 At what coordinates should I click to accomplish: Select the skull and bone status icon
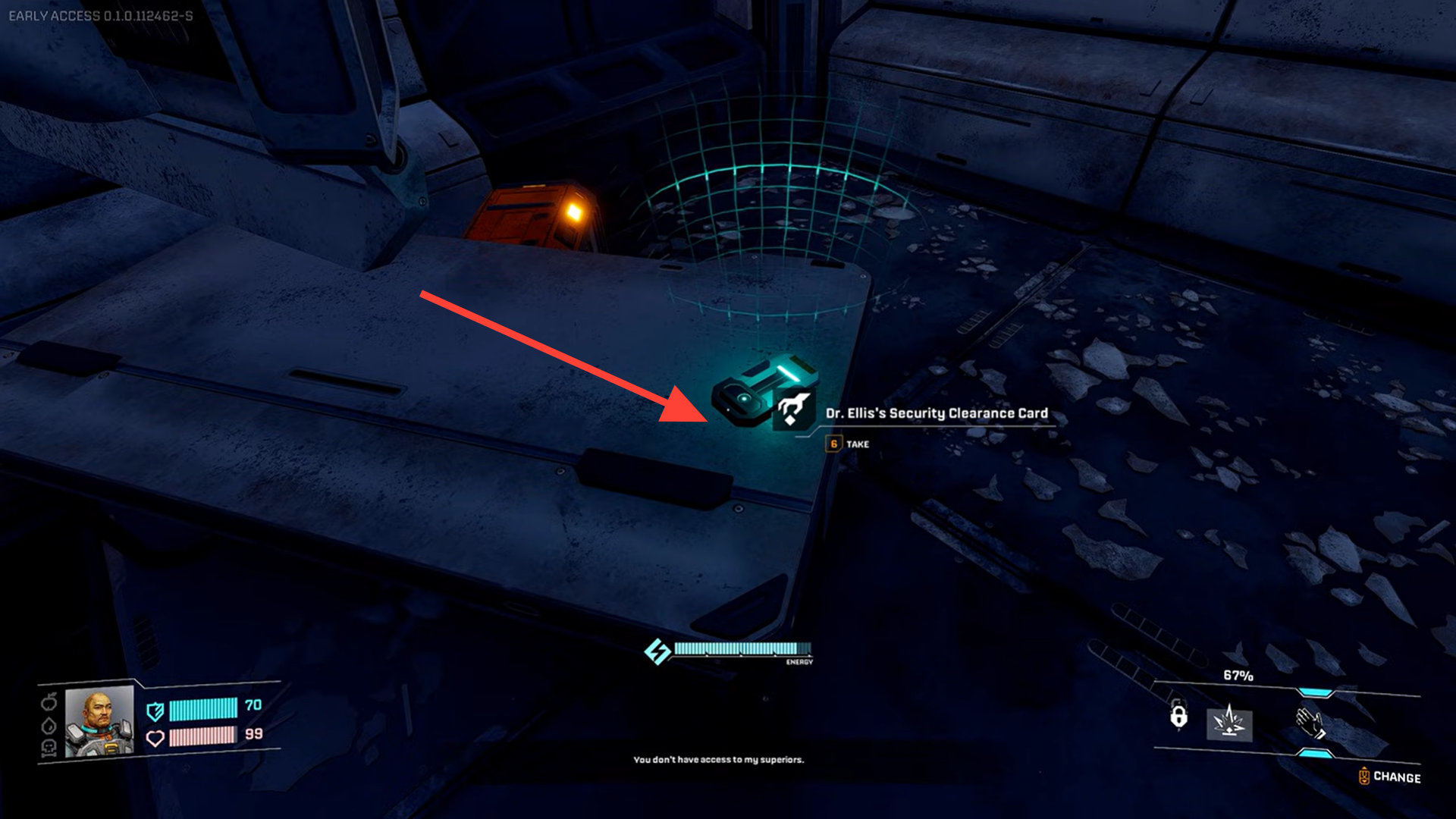click(x=49, y=748)
